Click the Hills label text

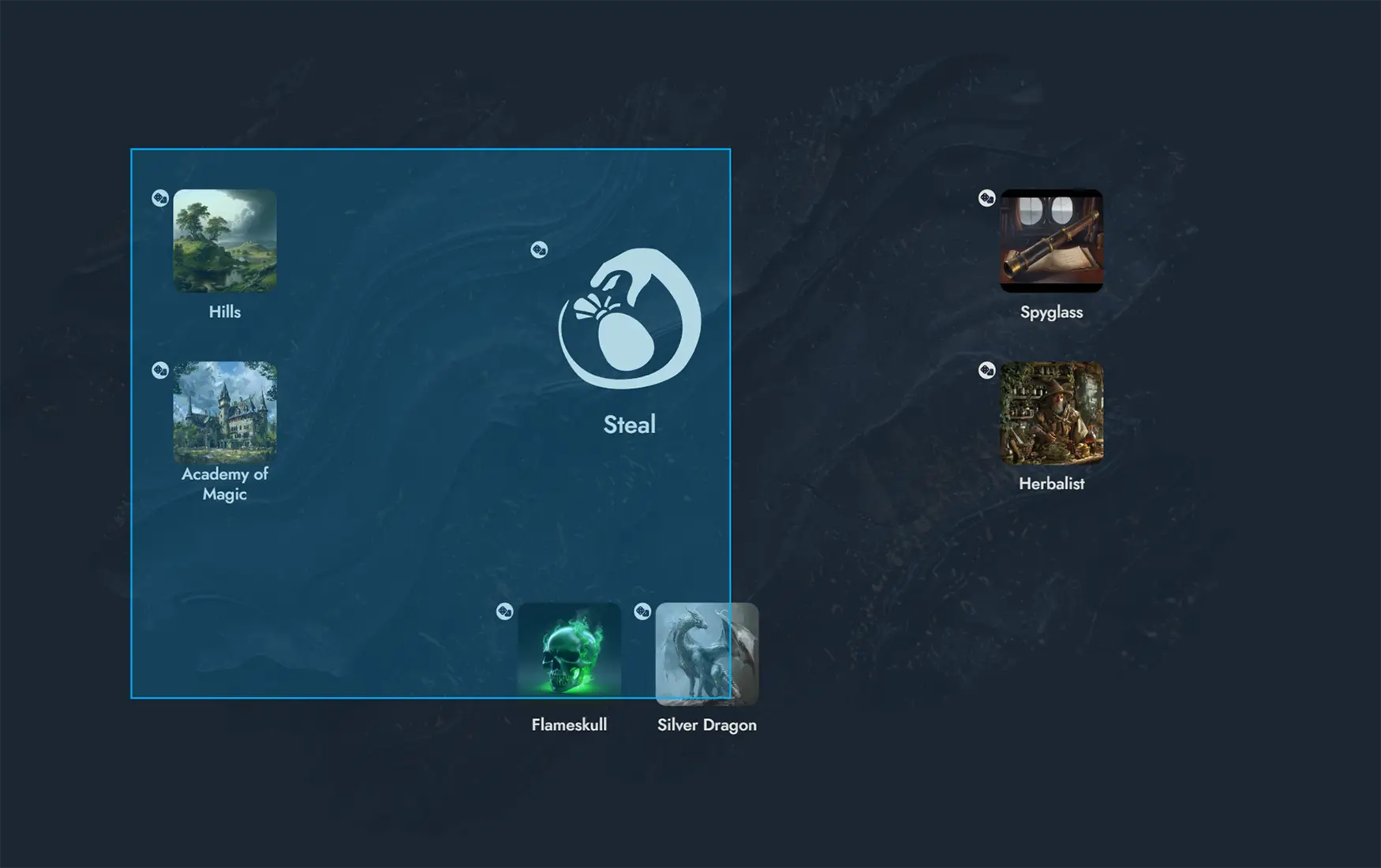(x=225, y=312)
